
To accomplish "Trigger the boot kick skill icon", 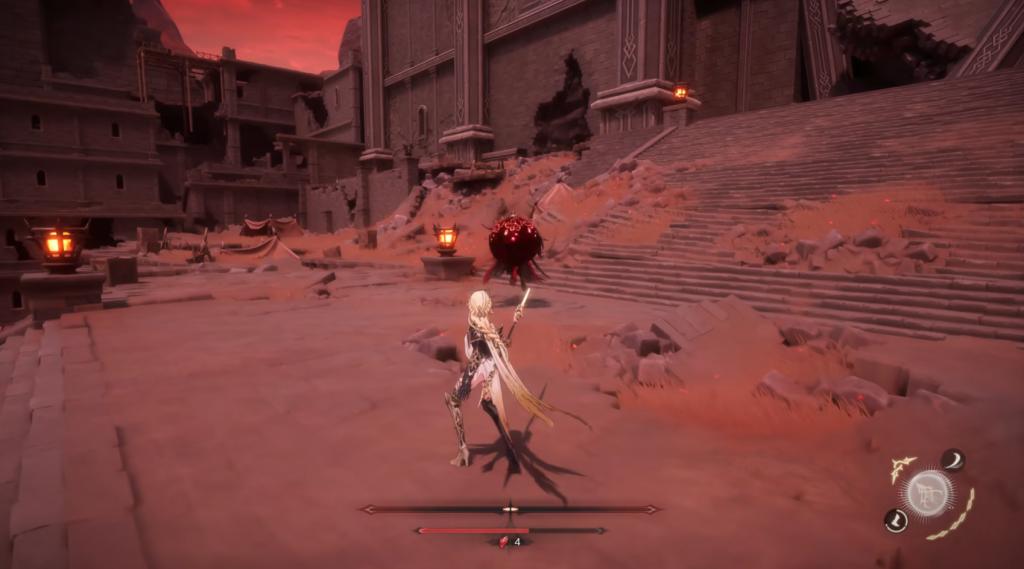I will click(x=896, y=520).
